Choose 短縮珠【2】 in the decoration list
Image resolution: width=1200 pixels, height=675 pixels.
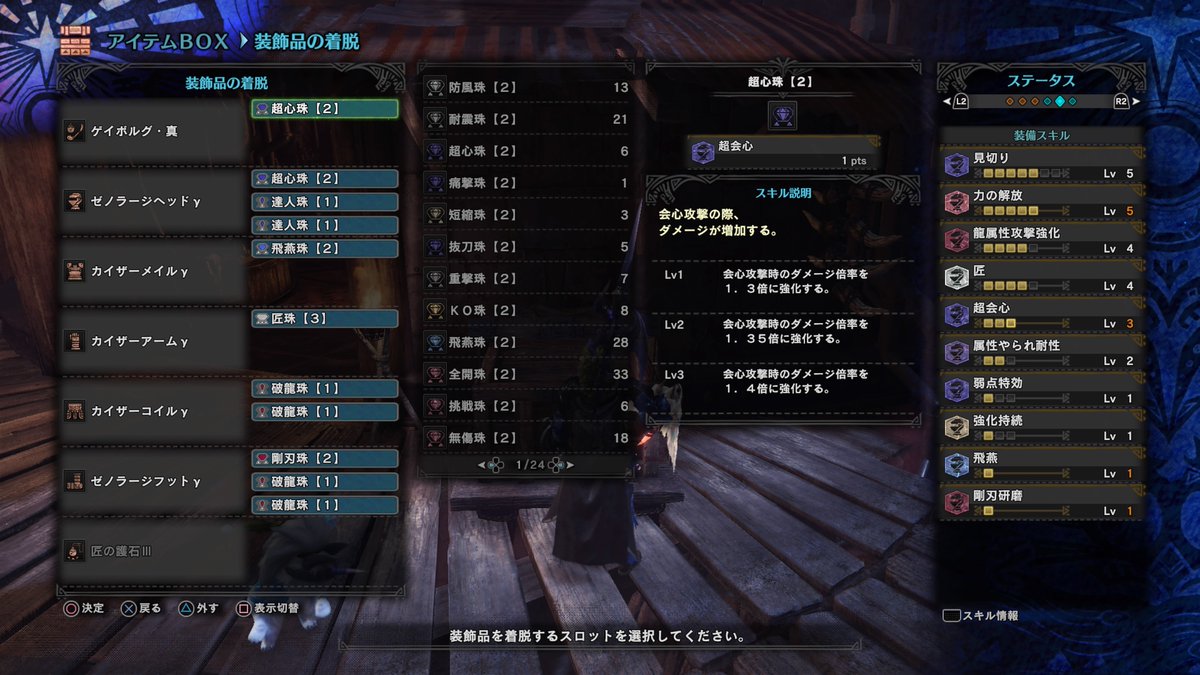coord(526,215)
